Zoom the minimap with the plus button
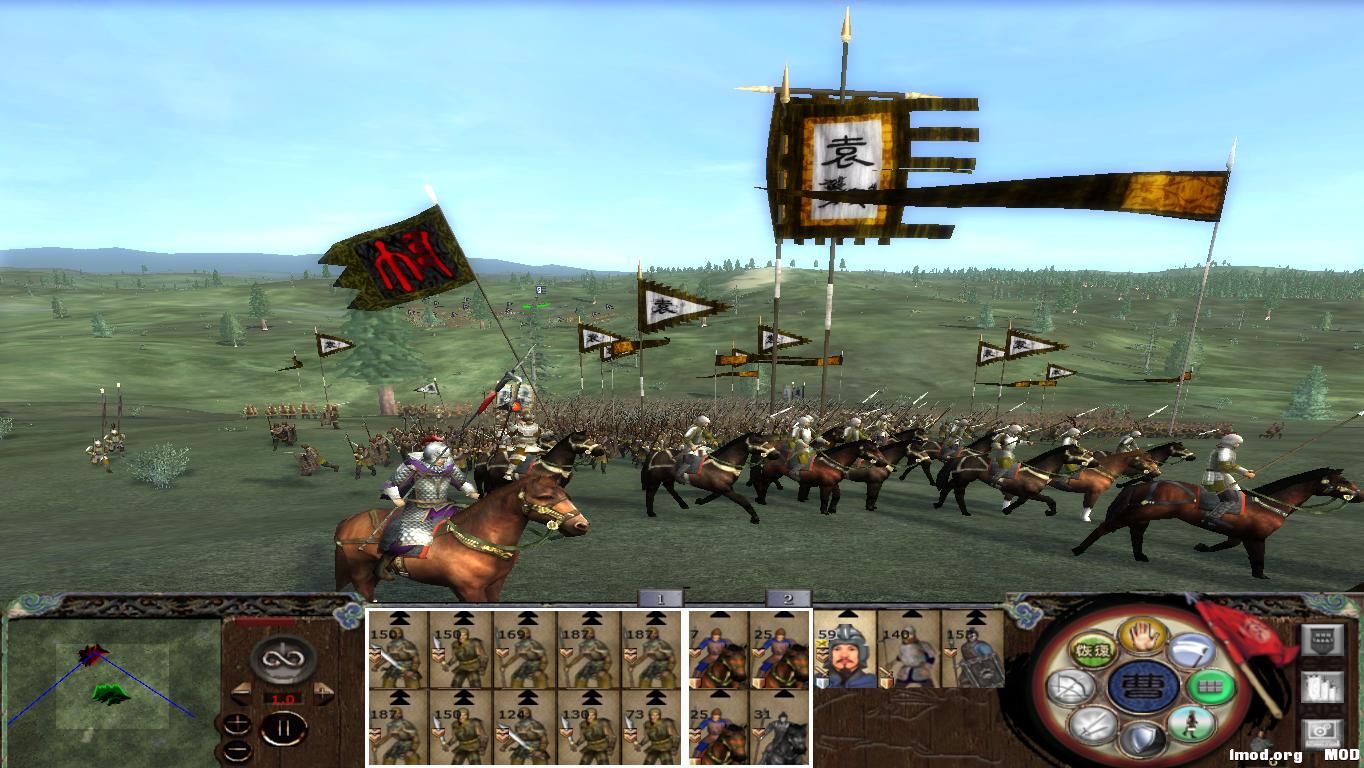The width and height of the screenshot is (1364, 768). pos(238,722)
